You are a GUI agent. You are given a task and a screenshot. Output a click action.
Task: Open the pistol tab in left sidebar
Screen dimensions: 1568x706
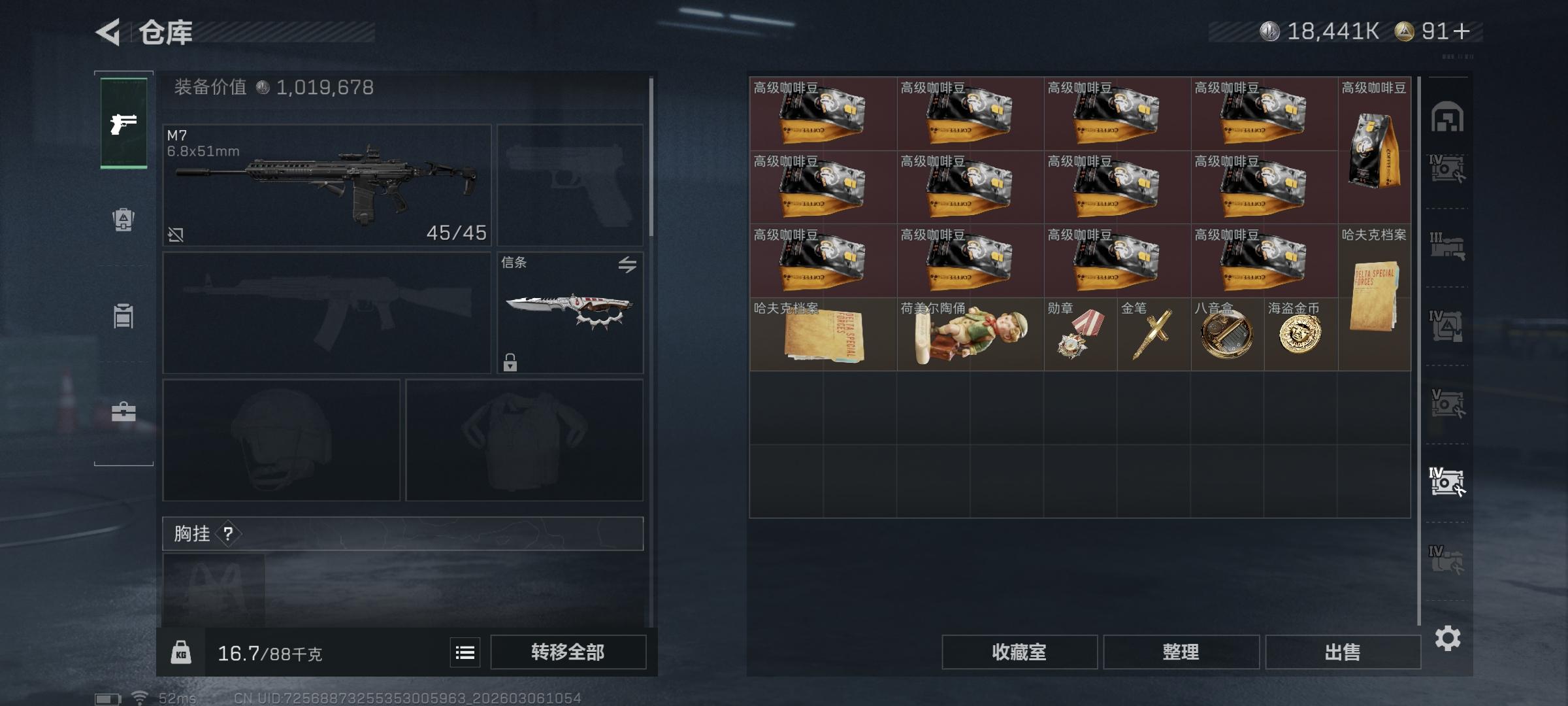coord(123,123)
